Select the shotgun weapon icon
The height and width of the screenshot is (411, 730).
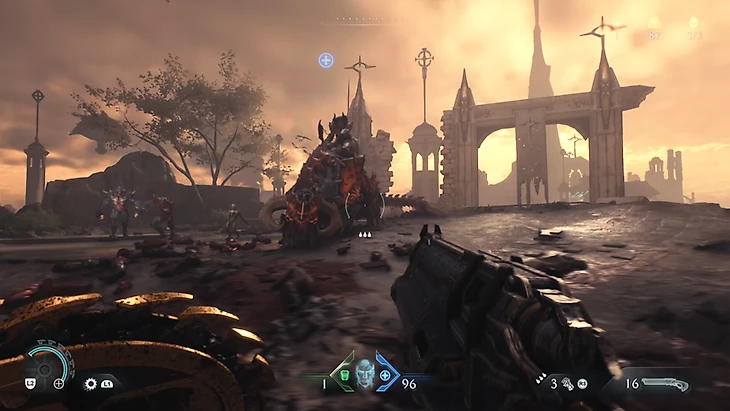pyautogui.click(x=664, y=383)
